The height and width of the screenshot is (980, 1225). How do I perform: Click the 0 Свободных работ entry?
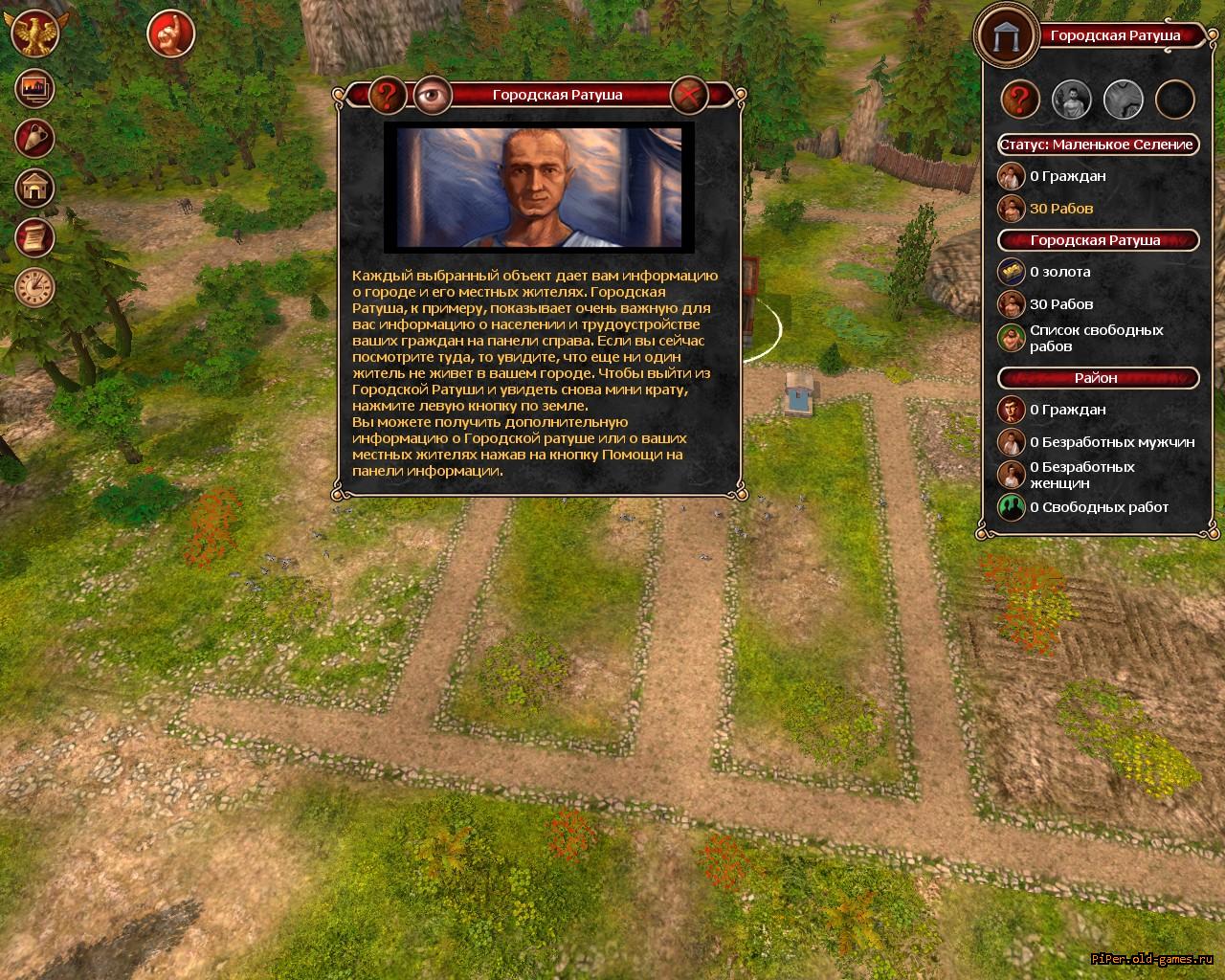point(1099,507)
